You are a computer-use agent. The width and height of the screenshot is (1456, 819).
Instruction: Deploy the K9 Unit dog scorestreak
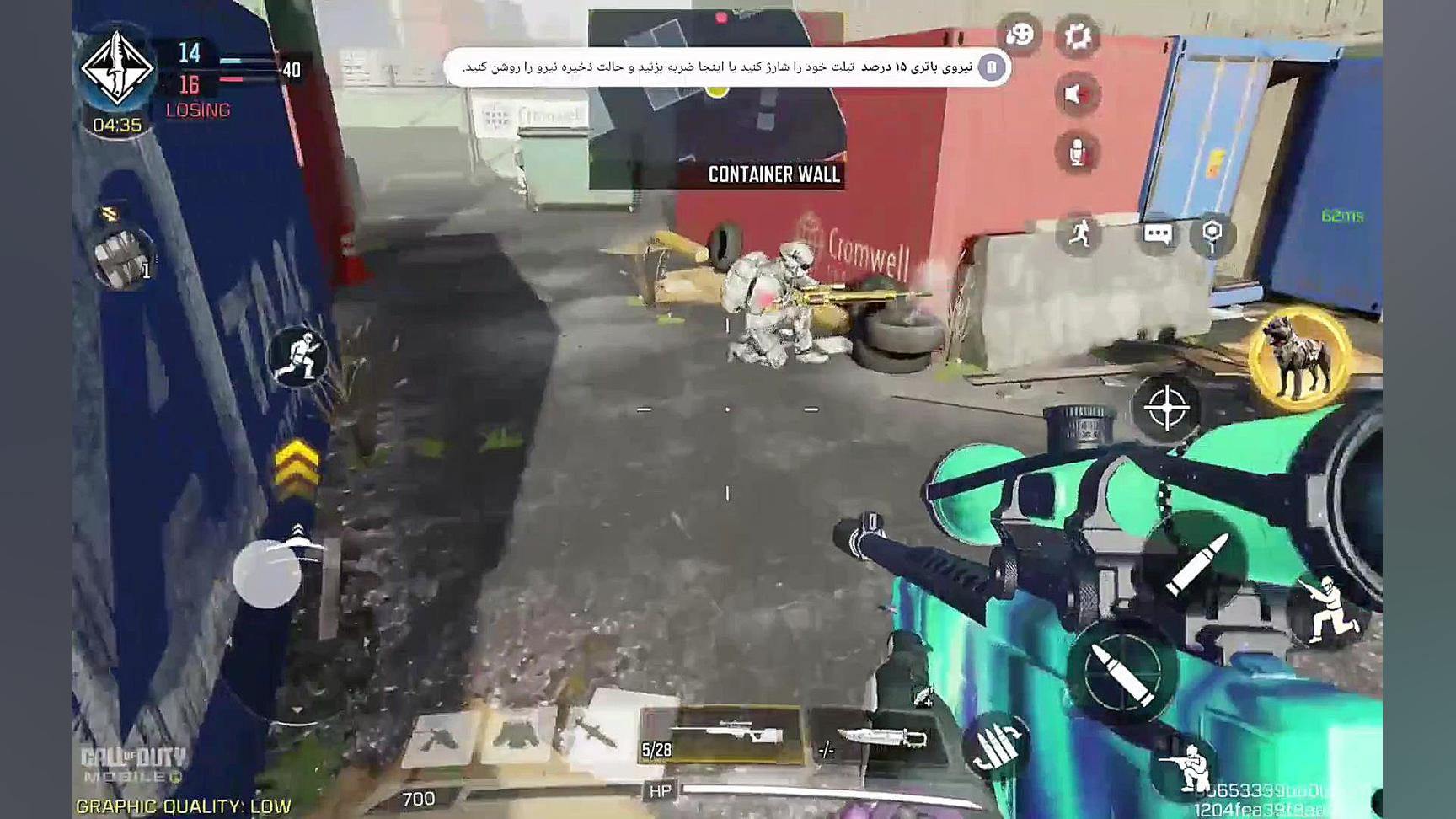1299,359
